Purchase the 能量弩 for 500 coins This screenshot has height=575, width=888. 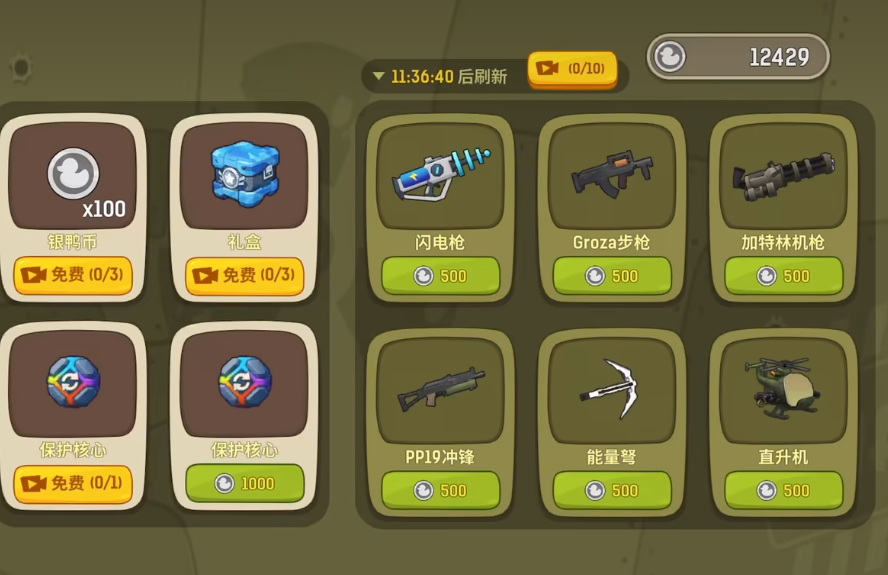612,490
